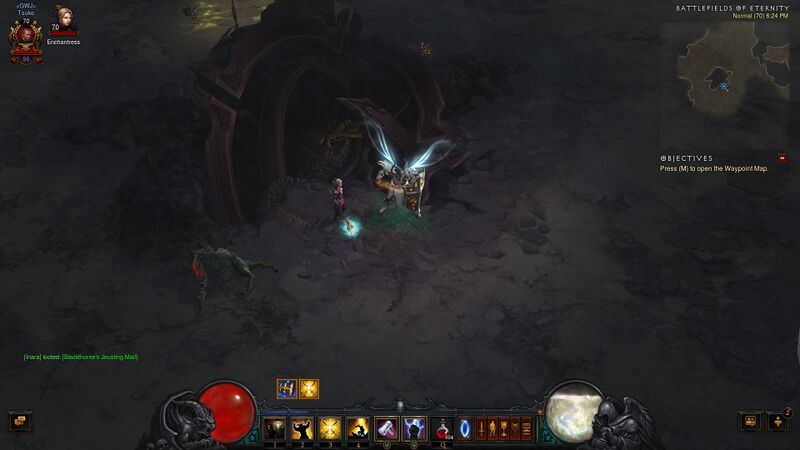Open the chat window button
Viewport: 800px width, 450px height.
(x=19, y=421)
